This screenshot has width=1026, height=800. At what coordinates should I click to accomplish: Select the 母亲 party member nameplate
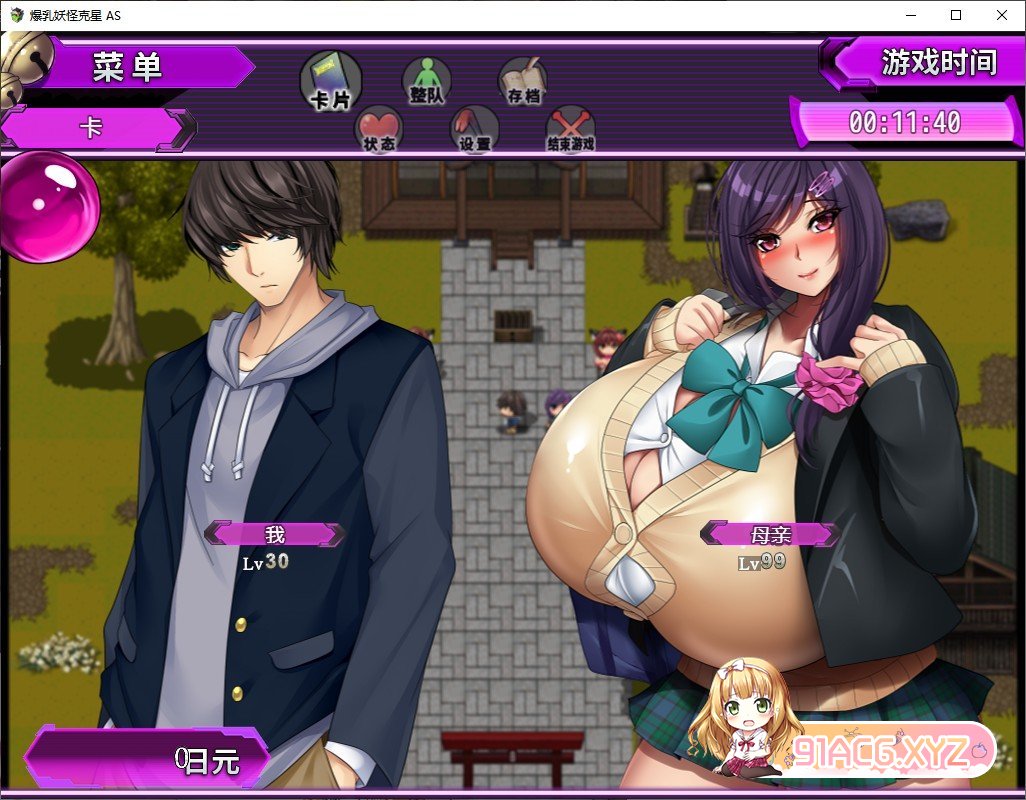click(x=770, y=534)
